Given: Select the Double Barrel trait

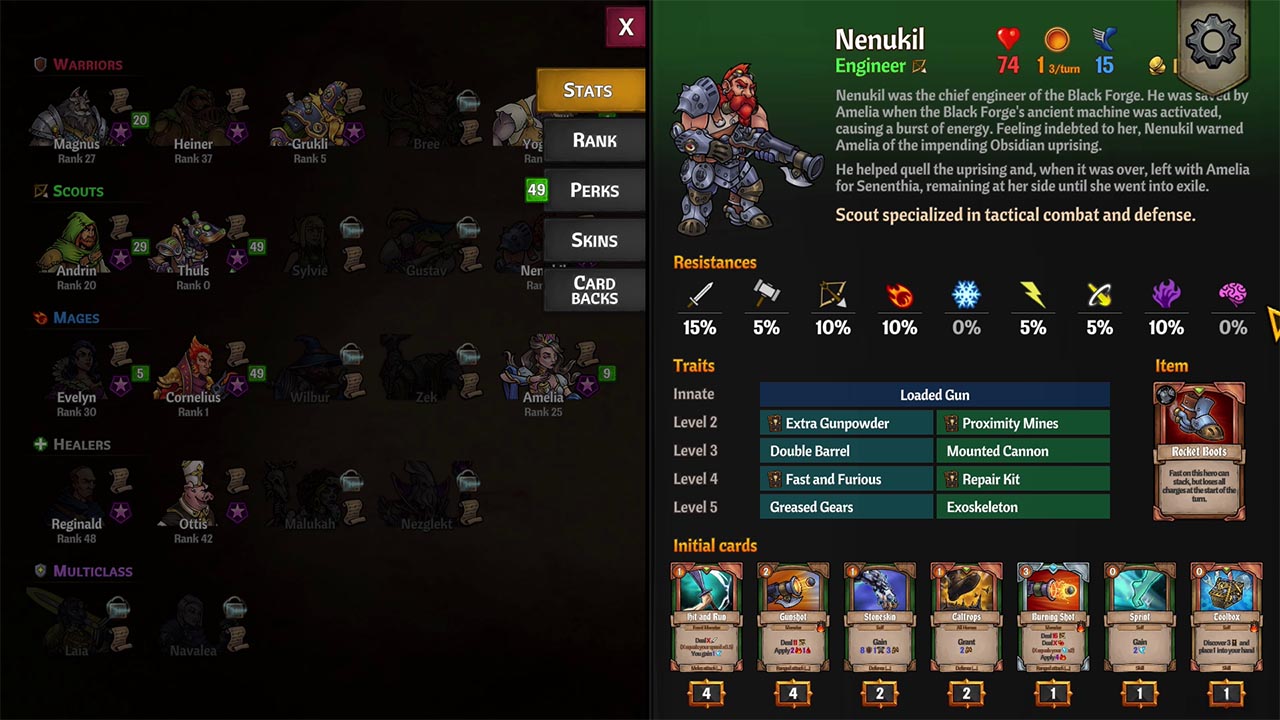Looking at the screenshot, I should click(845, 451).
